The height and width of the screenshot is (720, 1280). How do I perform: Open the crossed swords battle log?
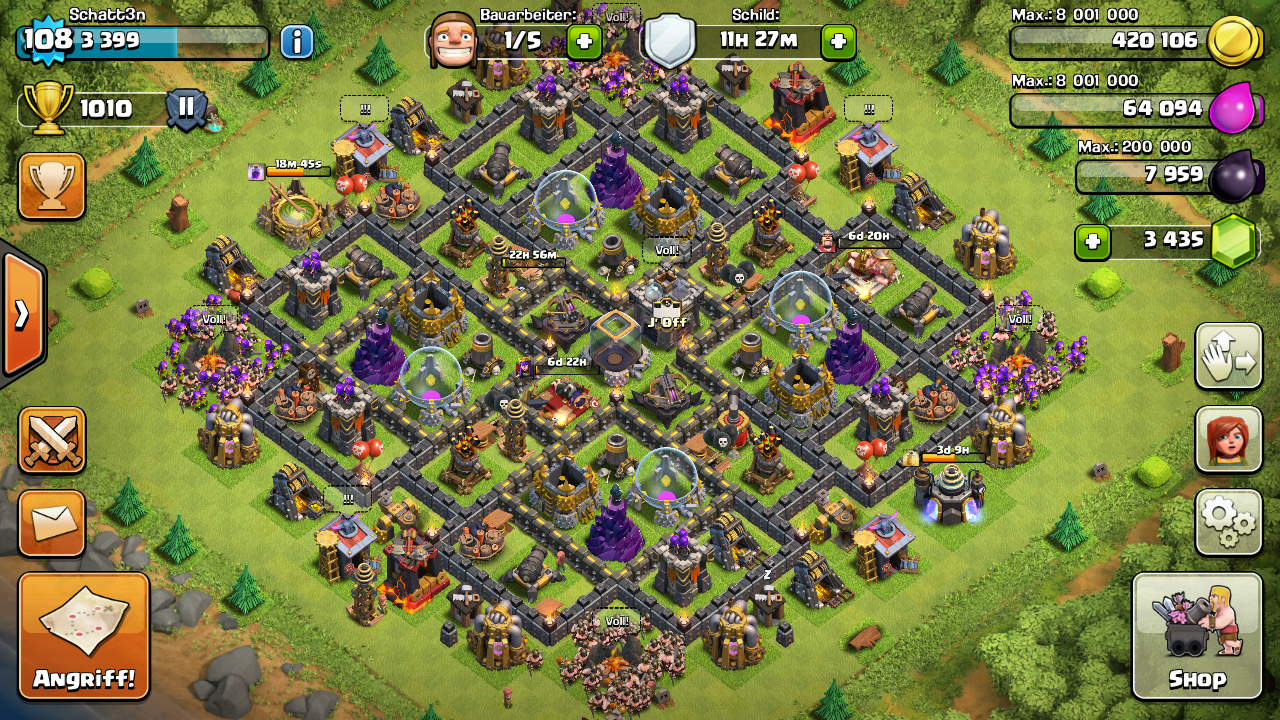coord(52,440)
